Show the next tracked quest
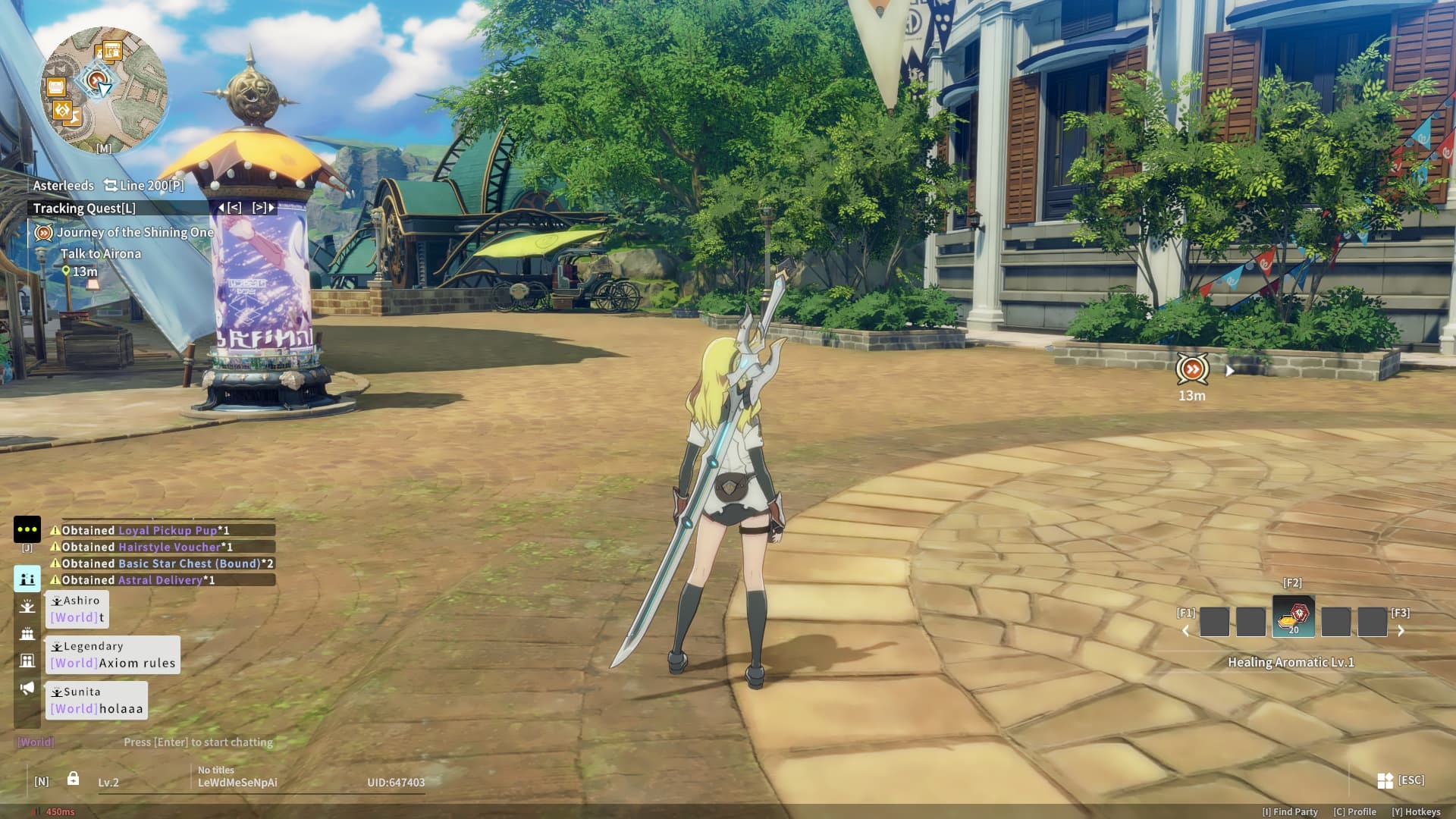Image resolution: width=1456 pixels, height=819 pixels. pos(263,208)
